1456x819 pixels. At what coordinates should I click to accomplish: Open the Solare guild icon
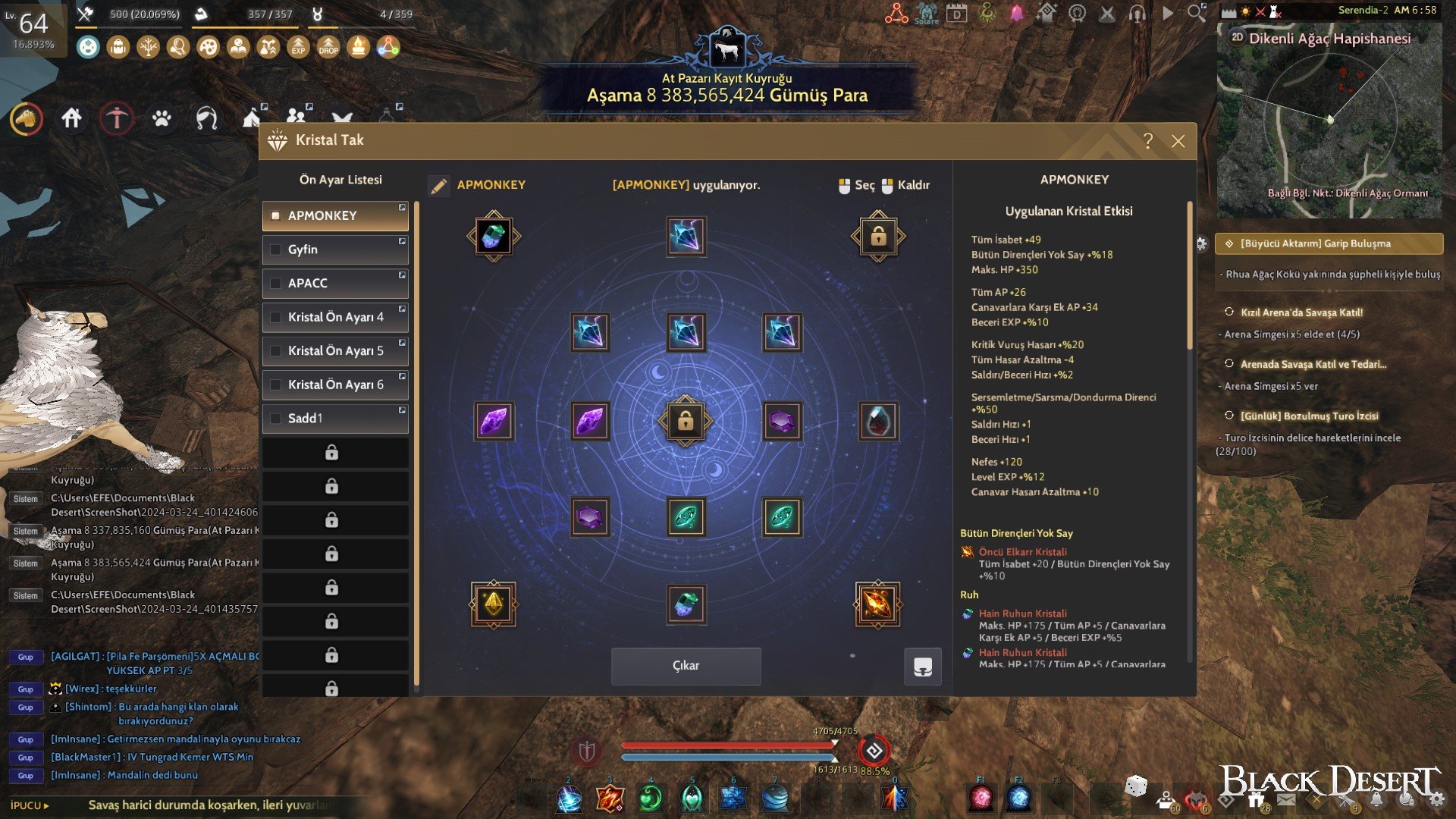[926, 14]
